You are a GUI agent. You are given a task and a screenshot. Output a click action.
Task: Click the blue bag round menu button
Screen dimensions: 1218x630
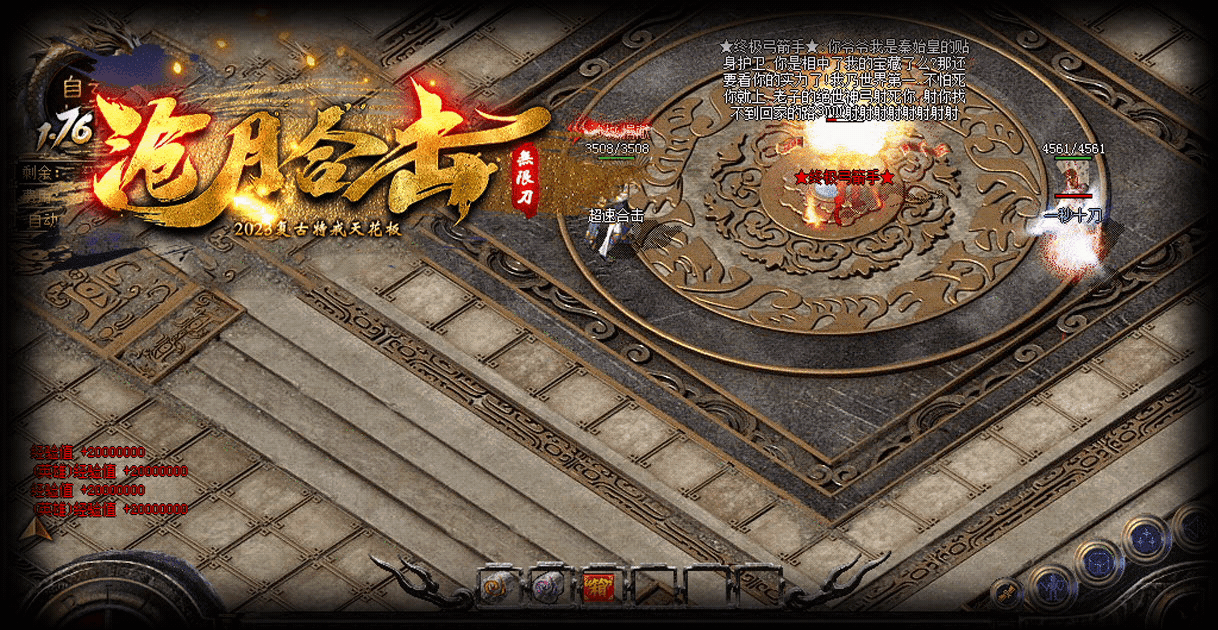1098,561
